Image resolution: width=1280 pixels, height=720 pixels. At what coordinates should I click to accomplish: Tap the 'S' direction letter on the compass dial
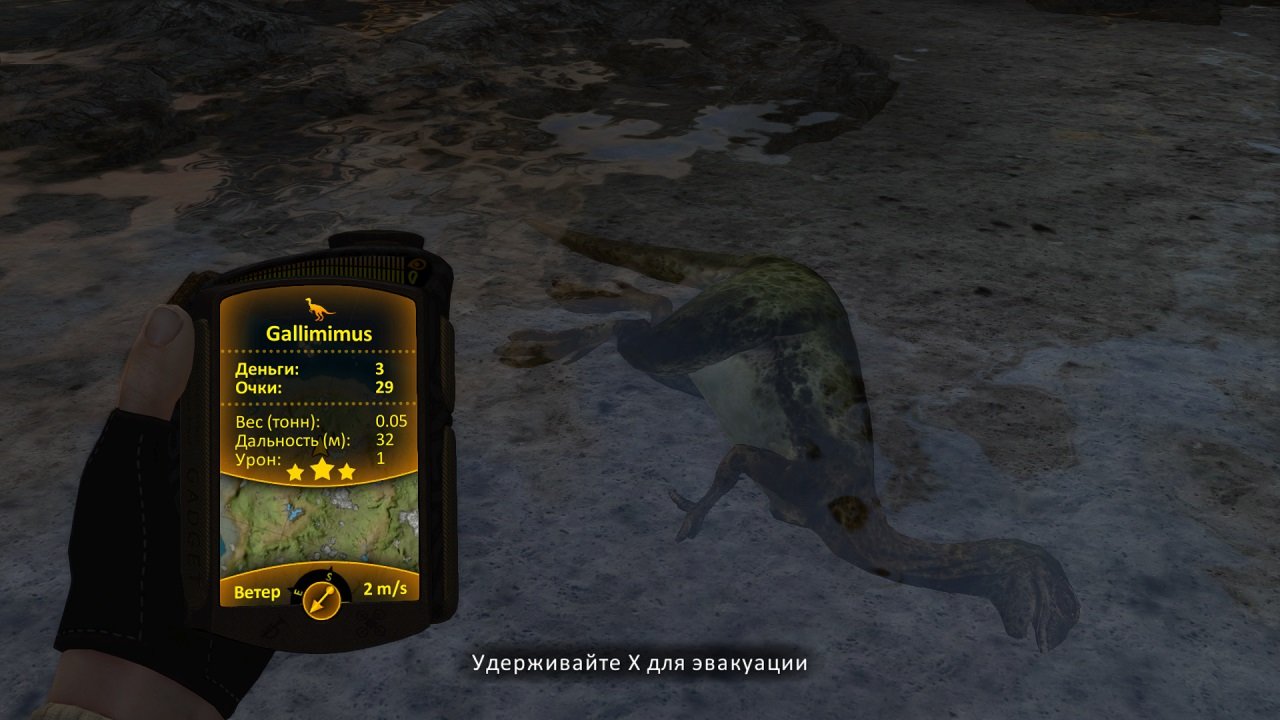(328, 577)
